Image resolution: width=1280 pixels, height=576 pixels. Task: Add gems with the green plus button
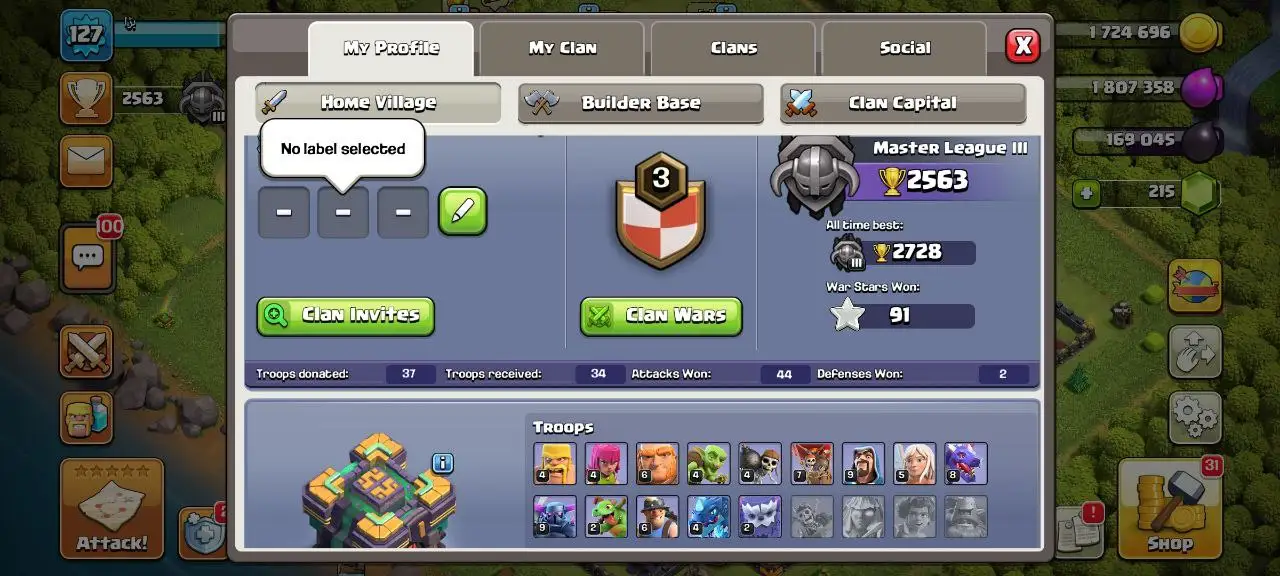click(1088, 192)
